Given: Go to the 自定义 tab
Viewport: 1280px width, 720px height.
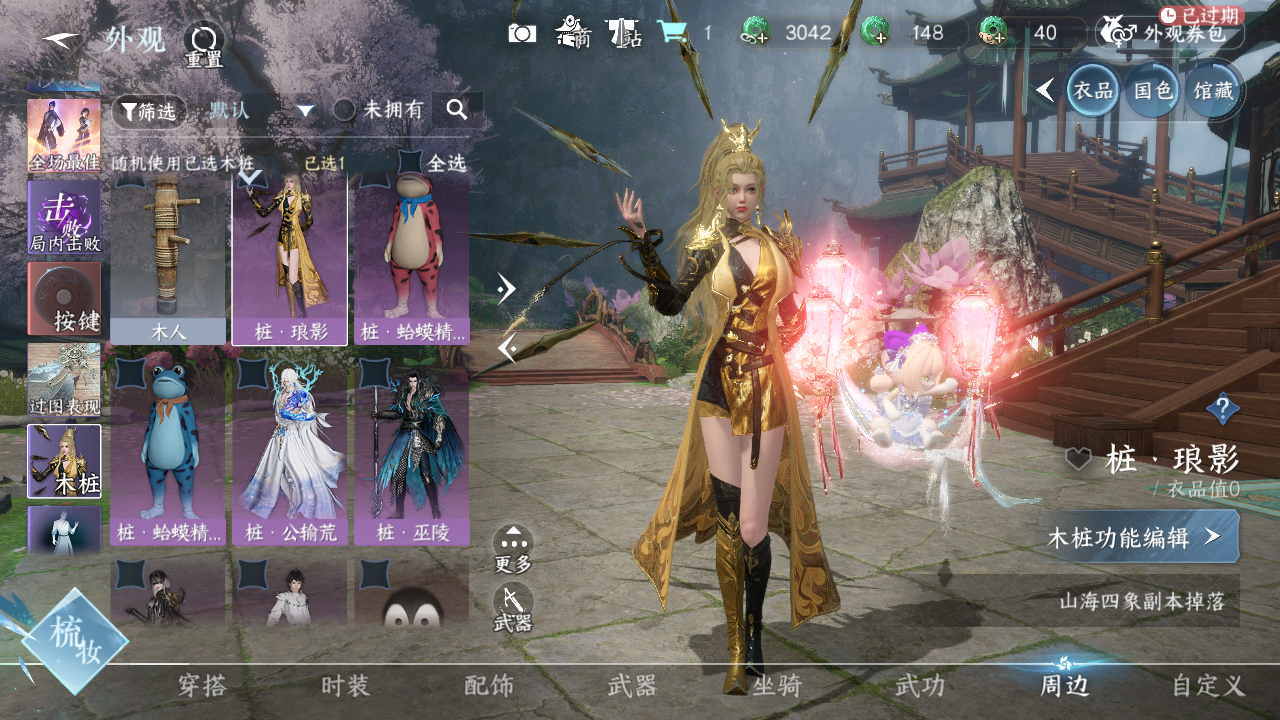Looking at the screenshot, I should [1208, 686].
